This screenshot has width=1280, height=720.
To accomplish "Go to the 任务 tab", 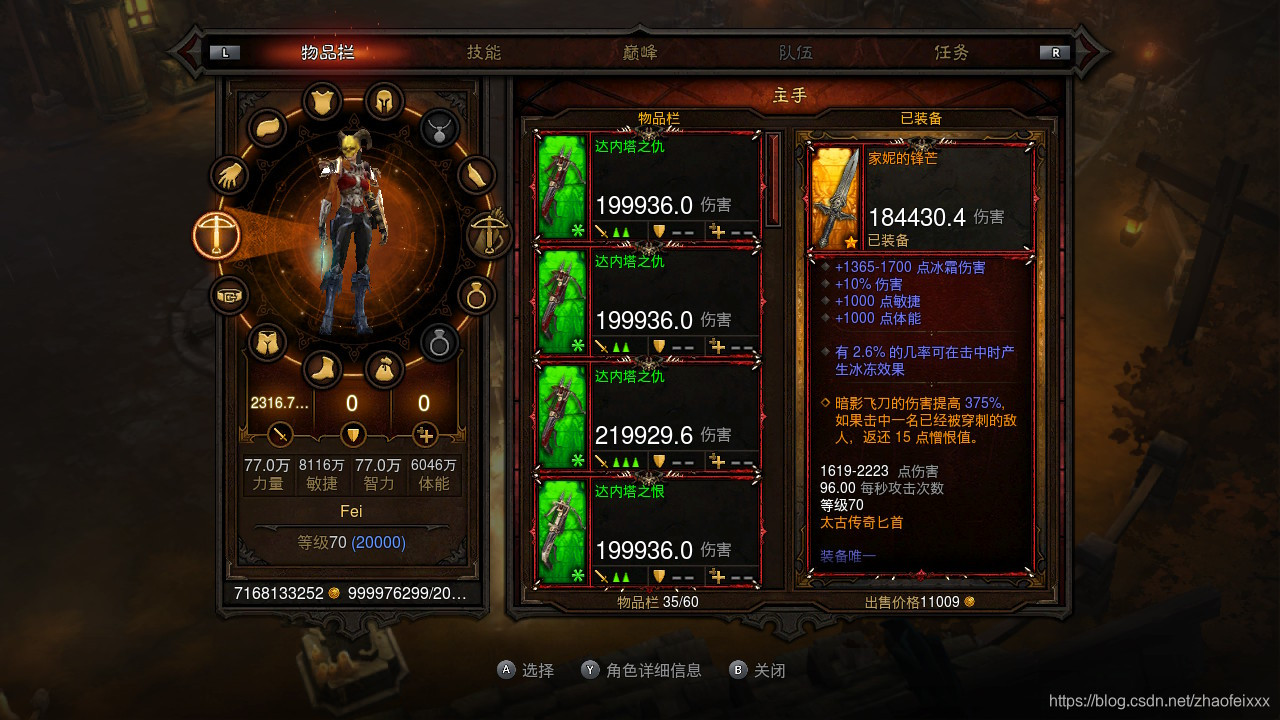I will point(951,52).
